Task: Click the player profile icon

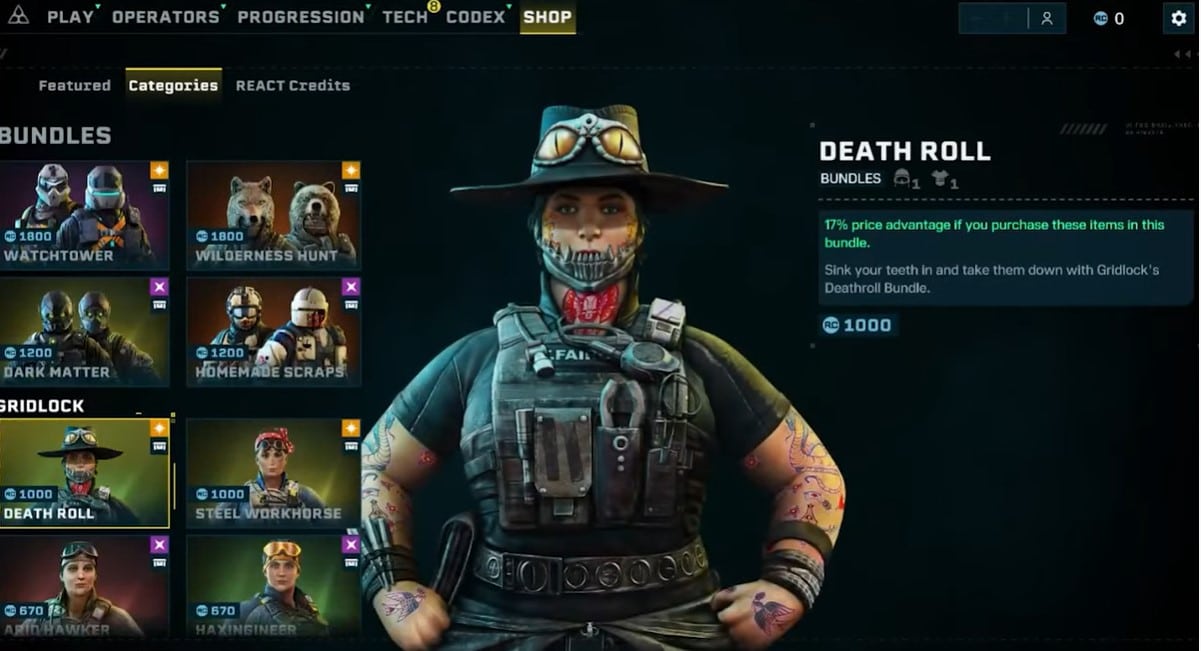Action: click(1046, 18)
